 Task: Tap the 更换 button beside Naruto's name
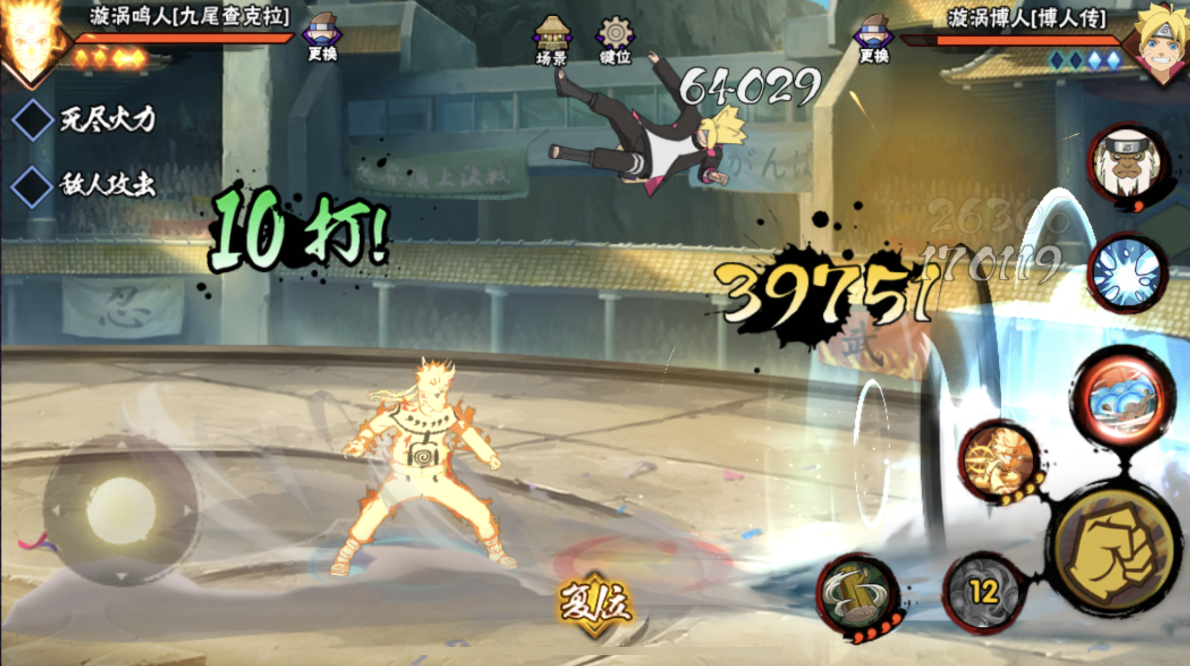[x=322, y=38]
